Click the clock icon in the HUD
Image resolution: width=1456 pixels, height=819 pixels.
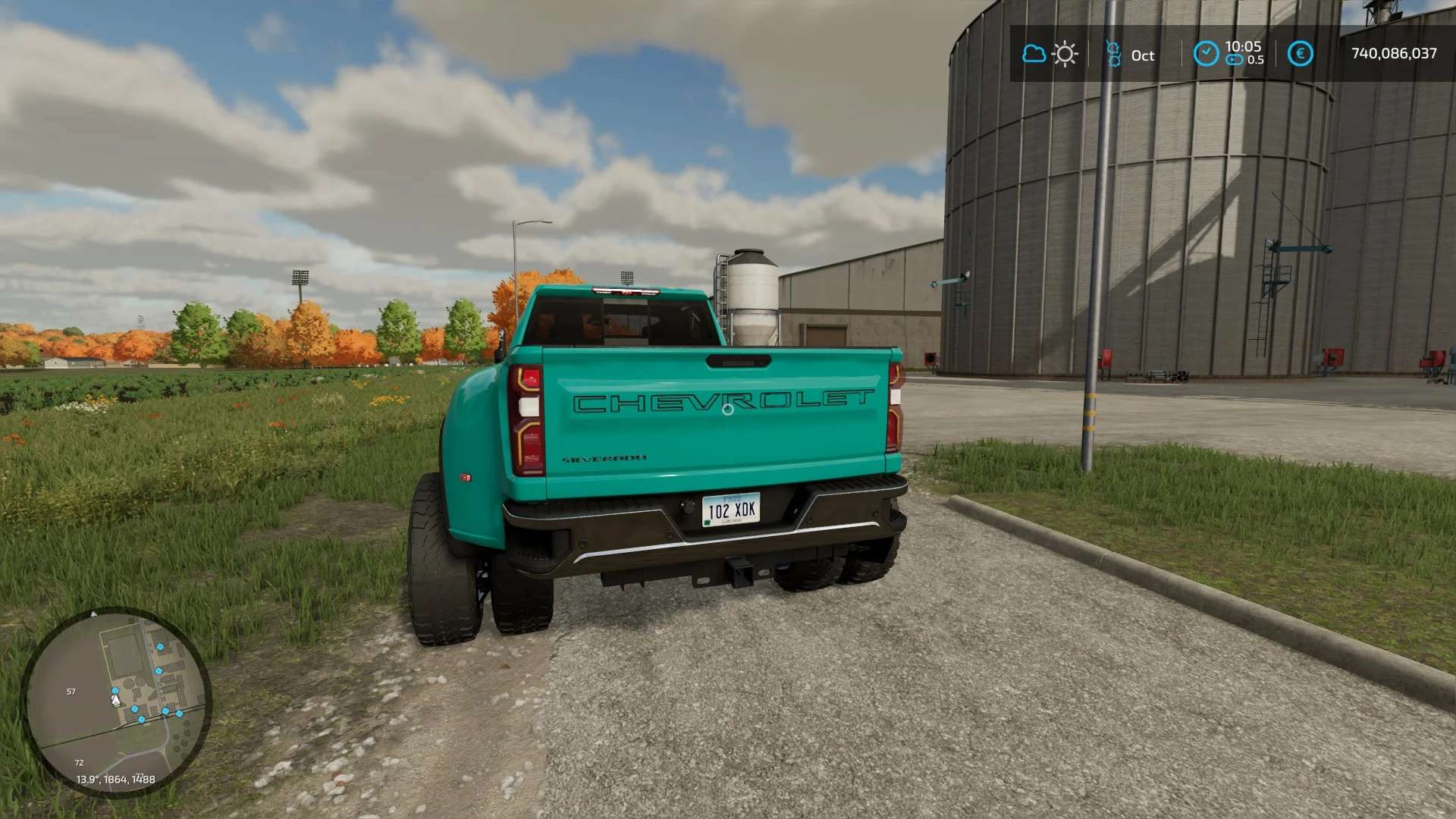pos(1206,53)
